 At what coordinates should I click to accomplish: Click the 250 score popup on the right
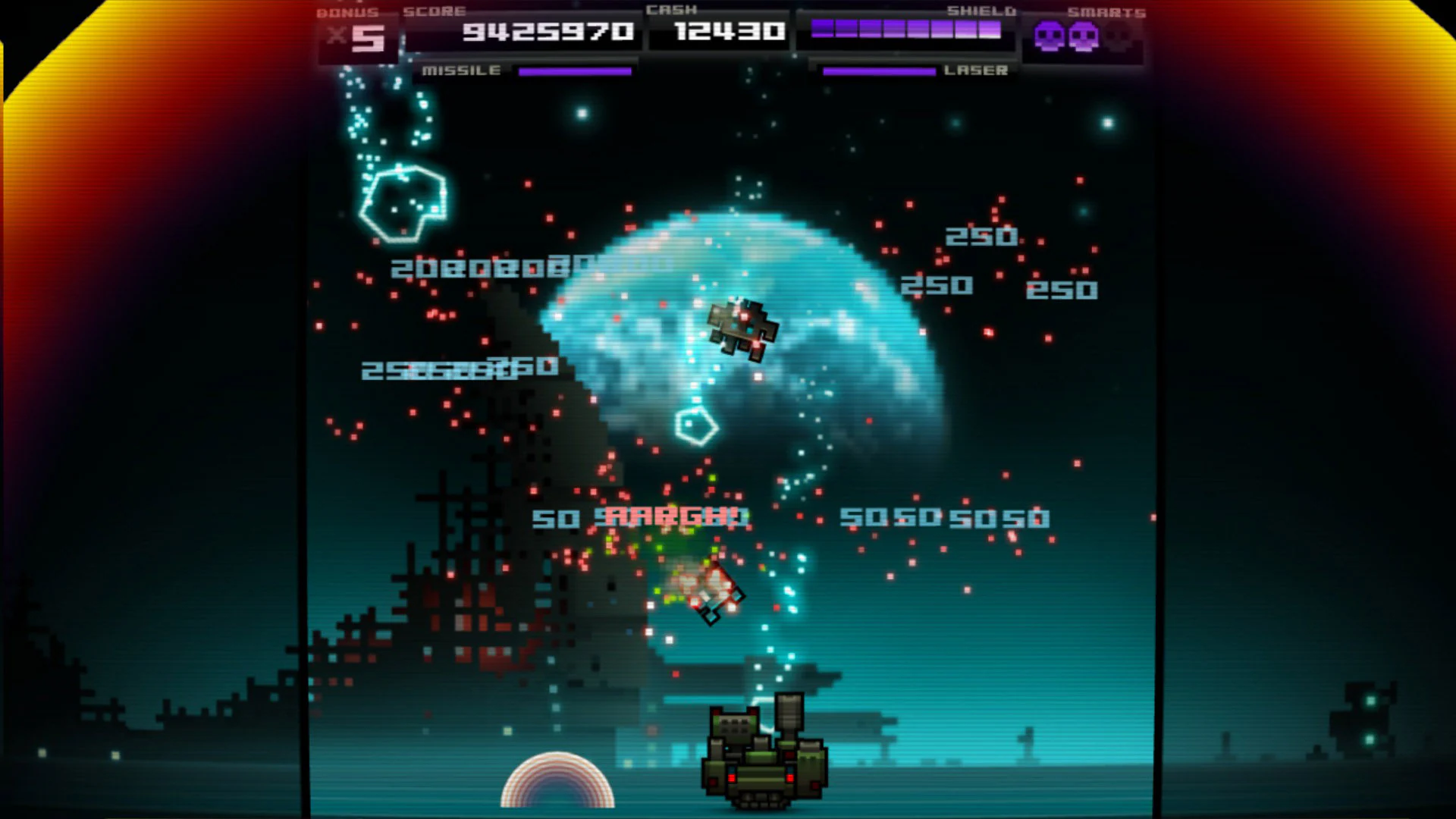coord(984,236)
